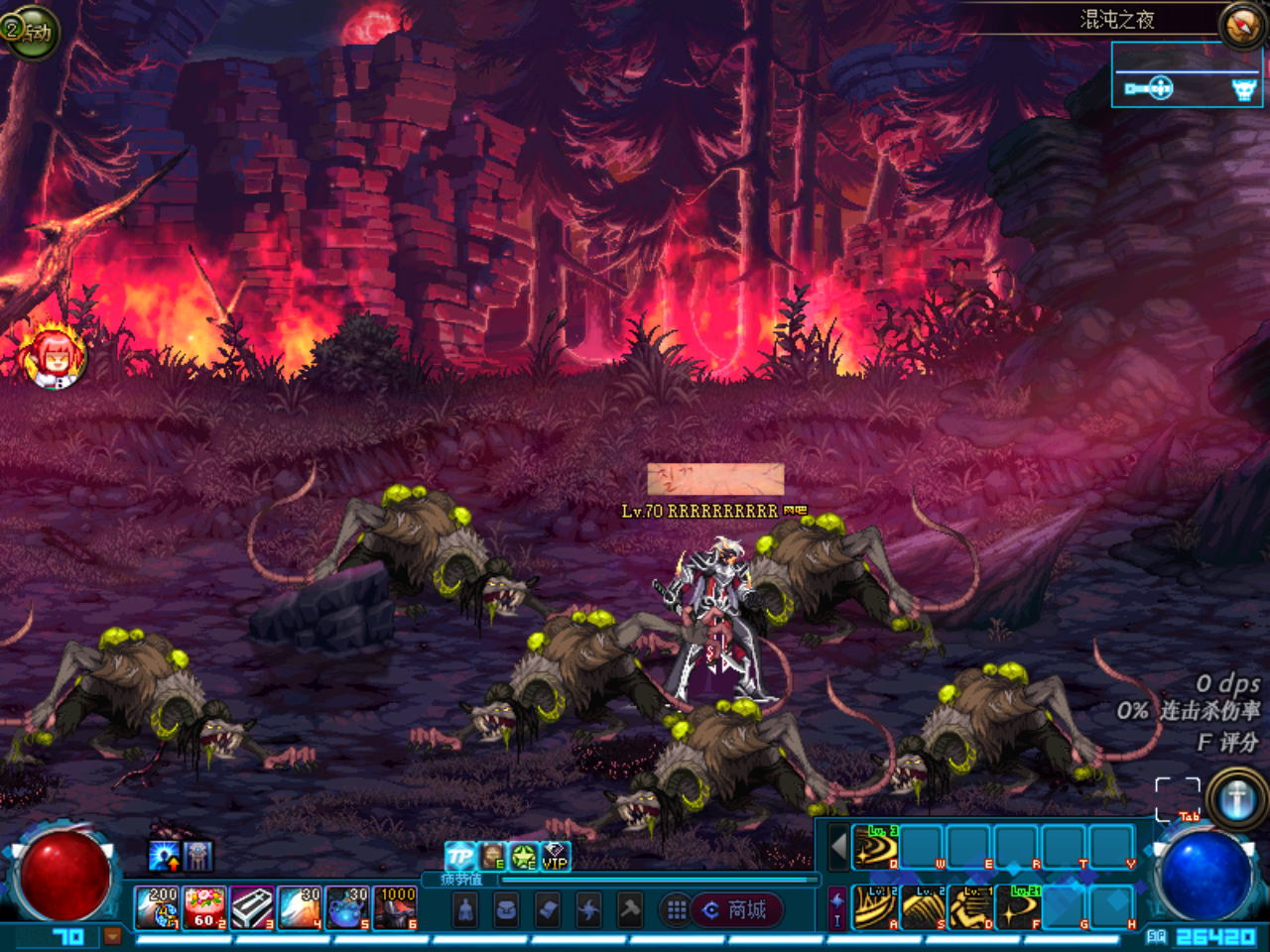Click the red-haired character portrait icon

coord(55,354)
